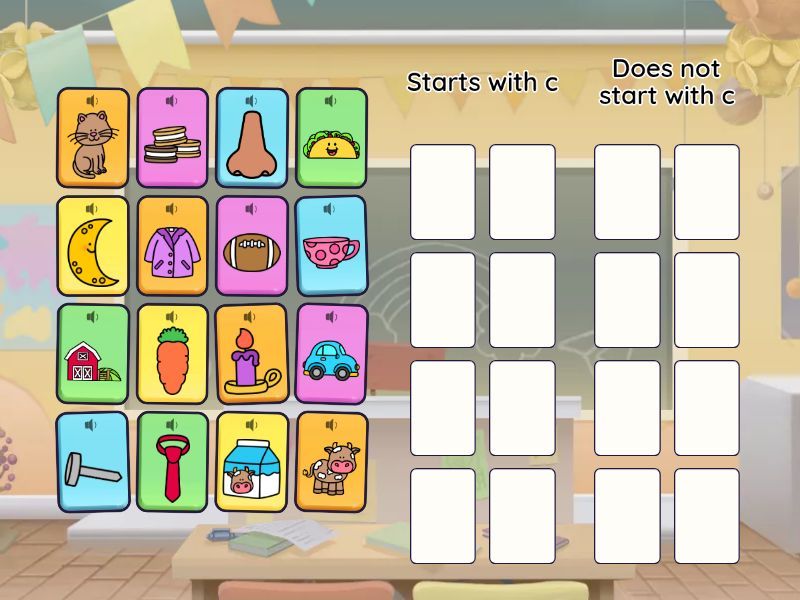
Task: Play the sound on the cat card
Action: [93, 100]
